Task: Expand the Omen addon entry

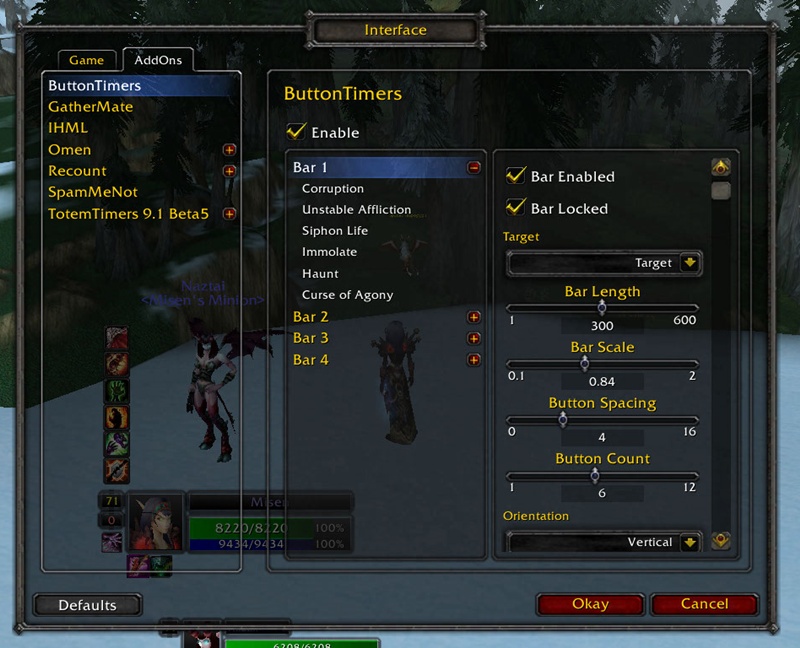Action: [229, 150]
